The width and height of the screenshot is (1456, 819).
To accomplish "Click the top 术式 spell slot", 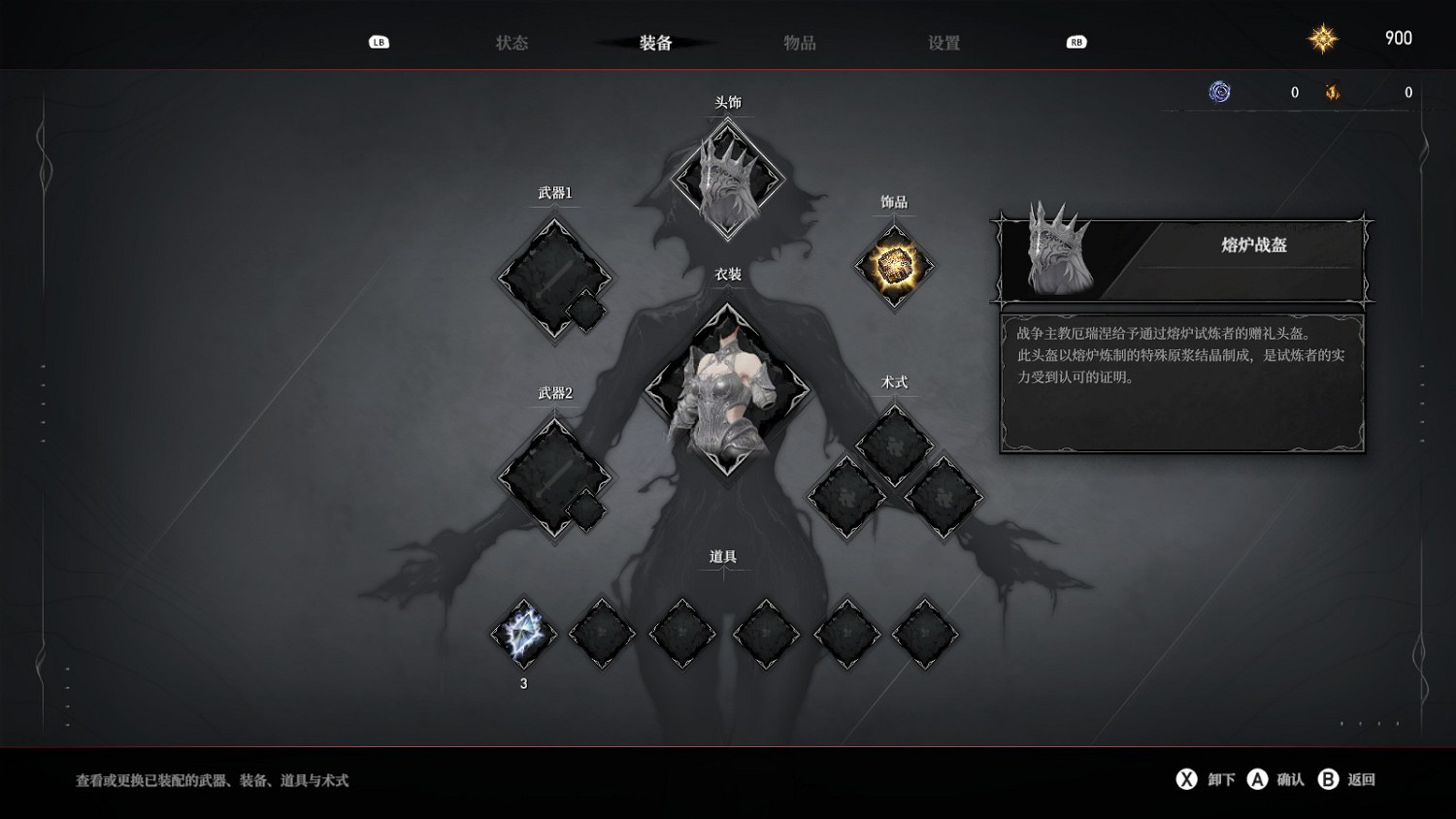I will coord(893,442).
